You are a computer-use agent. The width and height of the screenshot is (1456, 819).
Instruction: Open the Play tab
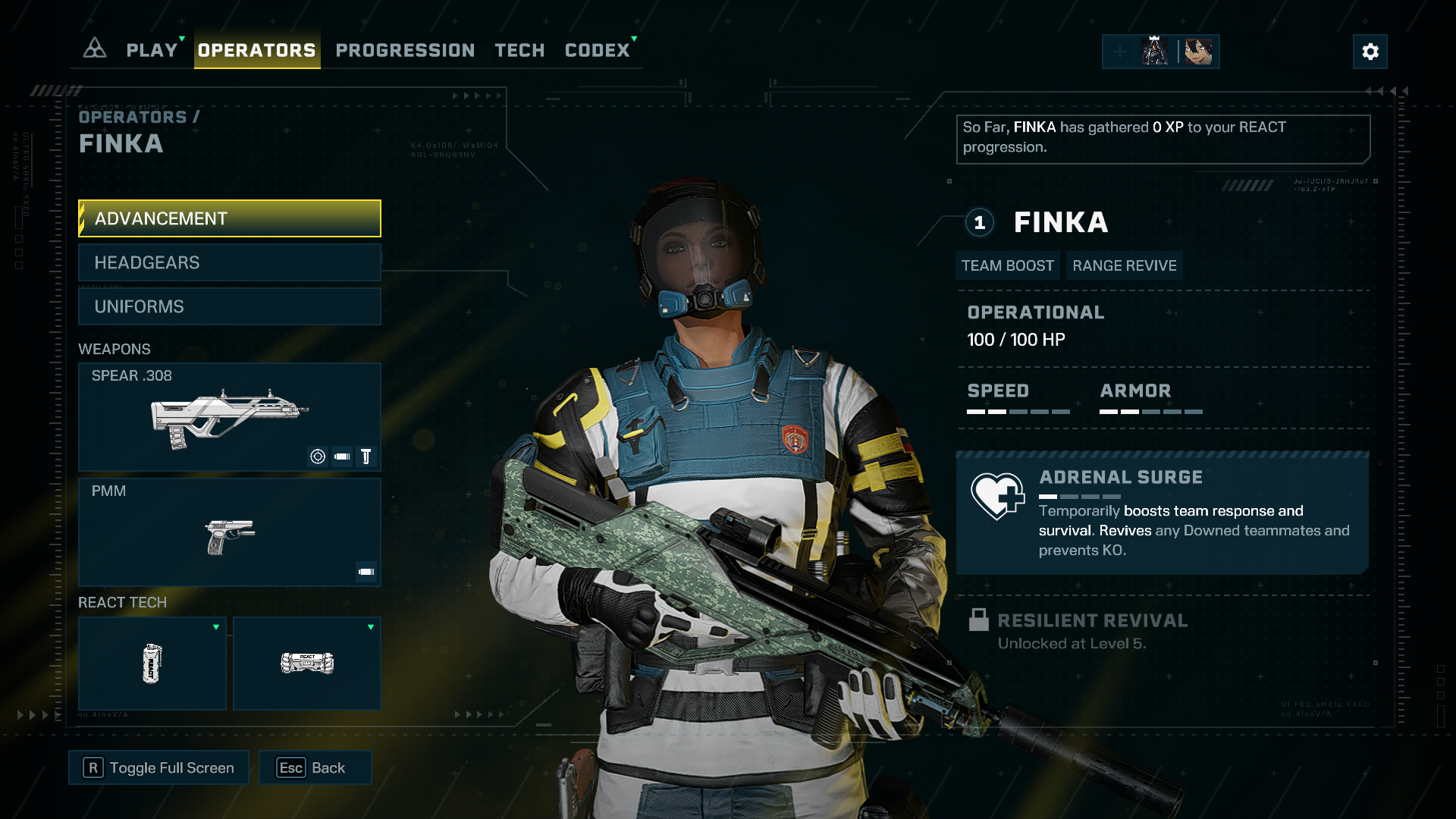click(152, 50)
